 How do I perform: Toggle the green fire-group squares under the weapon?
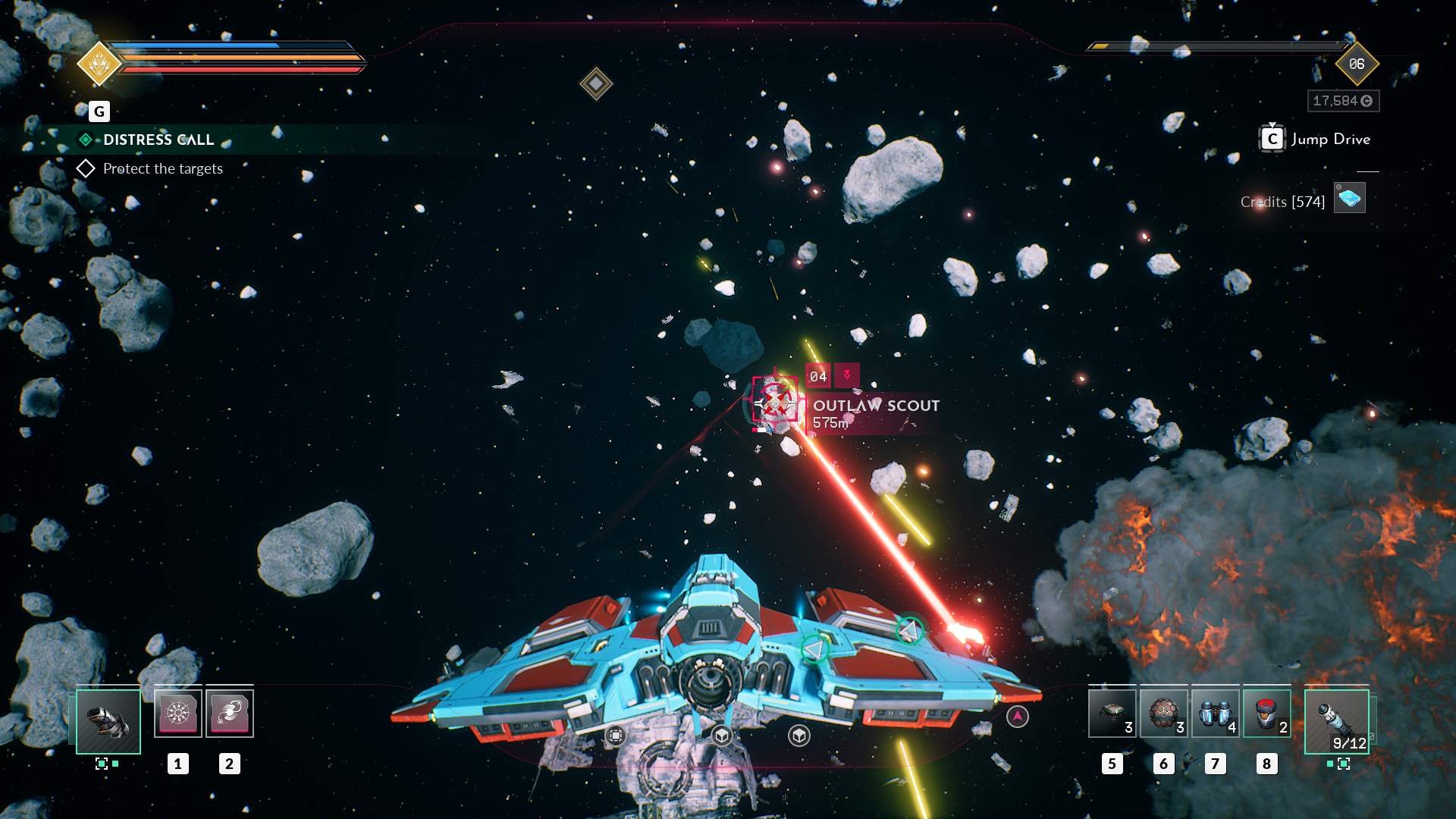point(106,764)
